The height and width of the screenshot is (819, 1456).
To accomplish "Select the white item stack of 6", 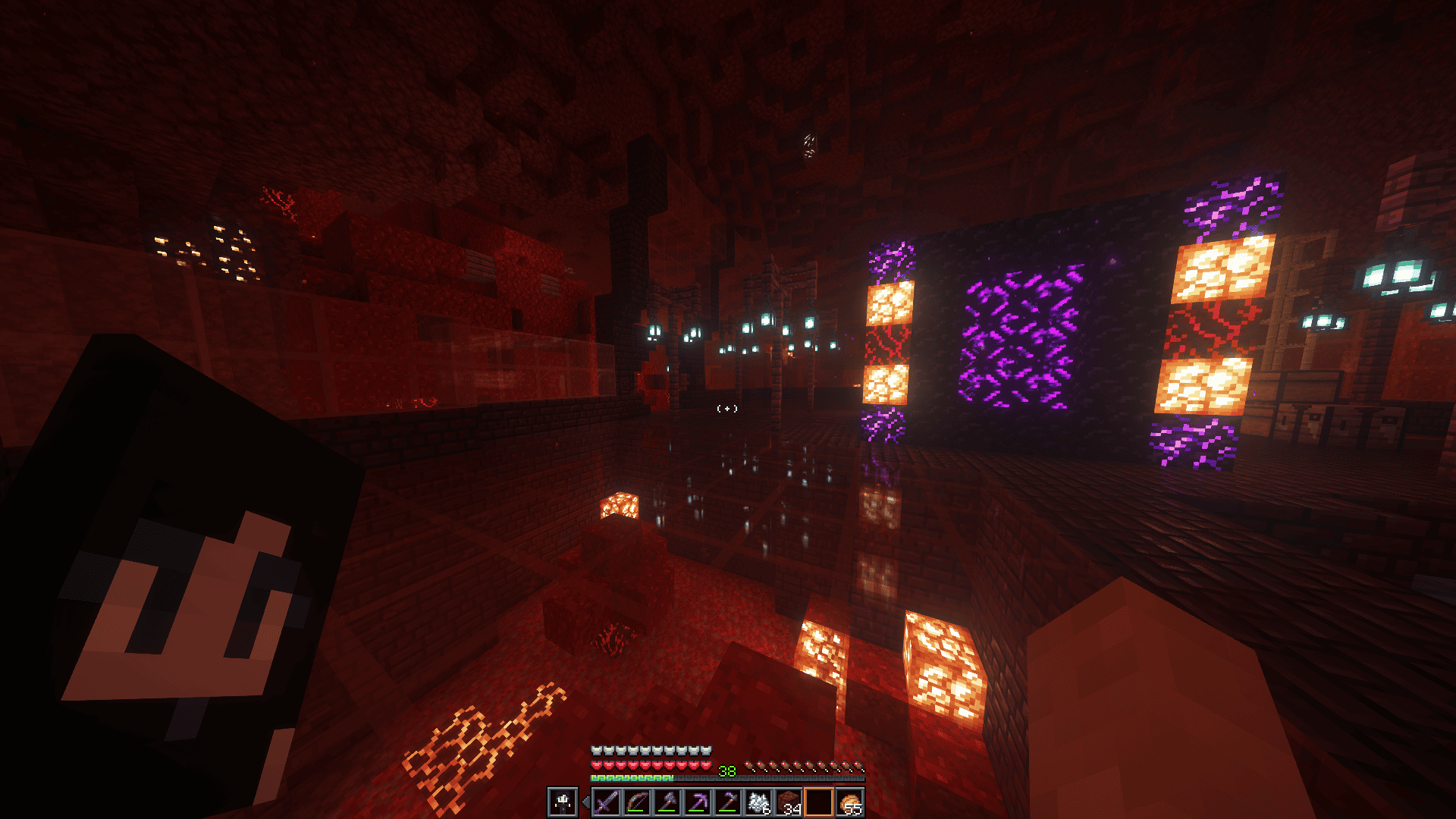I will pos(758,802).
